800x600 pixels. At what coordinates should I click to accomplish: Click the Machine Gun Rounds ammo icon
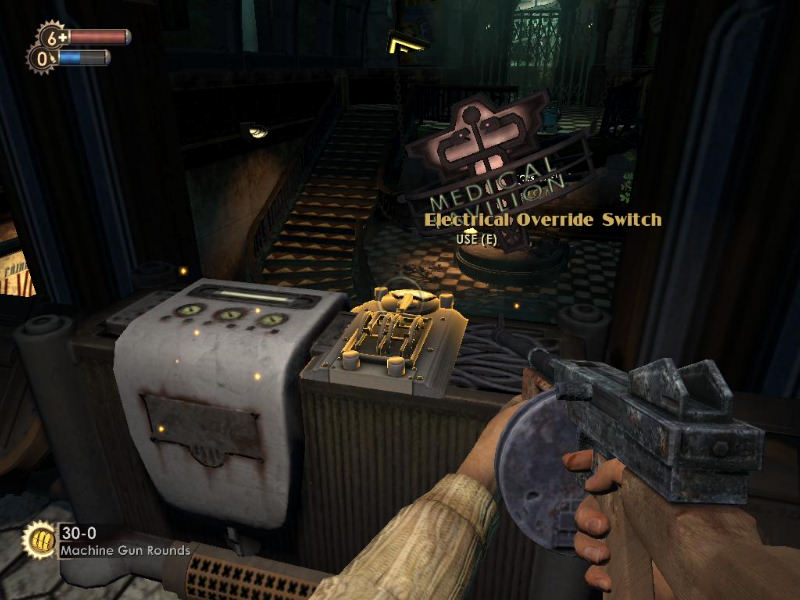point(39,540)
